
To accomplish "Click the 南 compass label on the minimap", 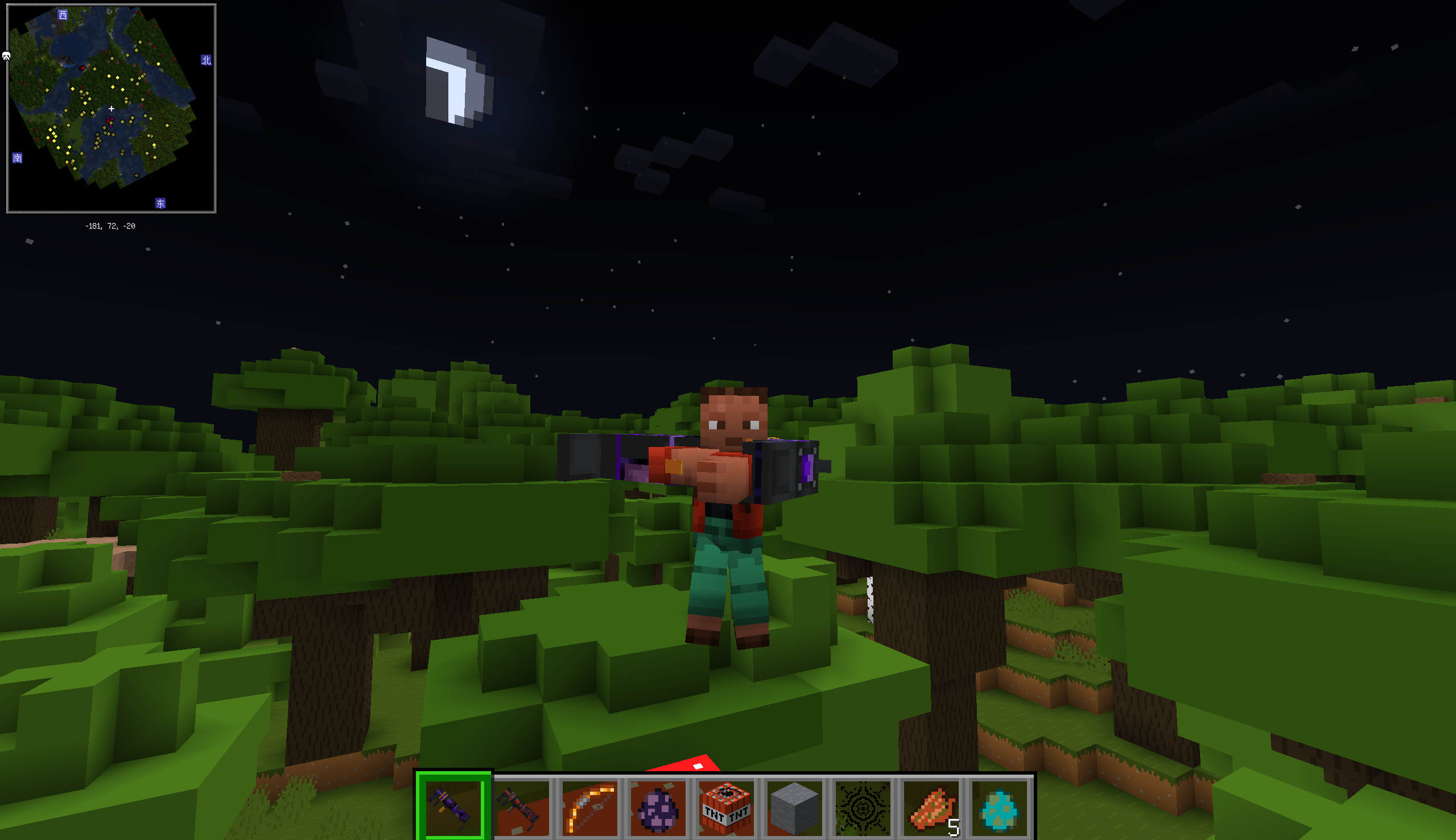I will click(17, 158).
